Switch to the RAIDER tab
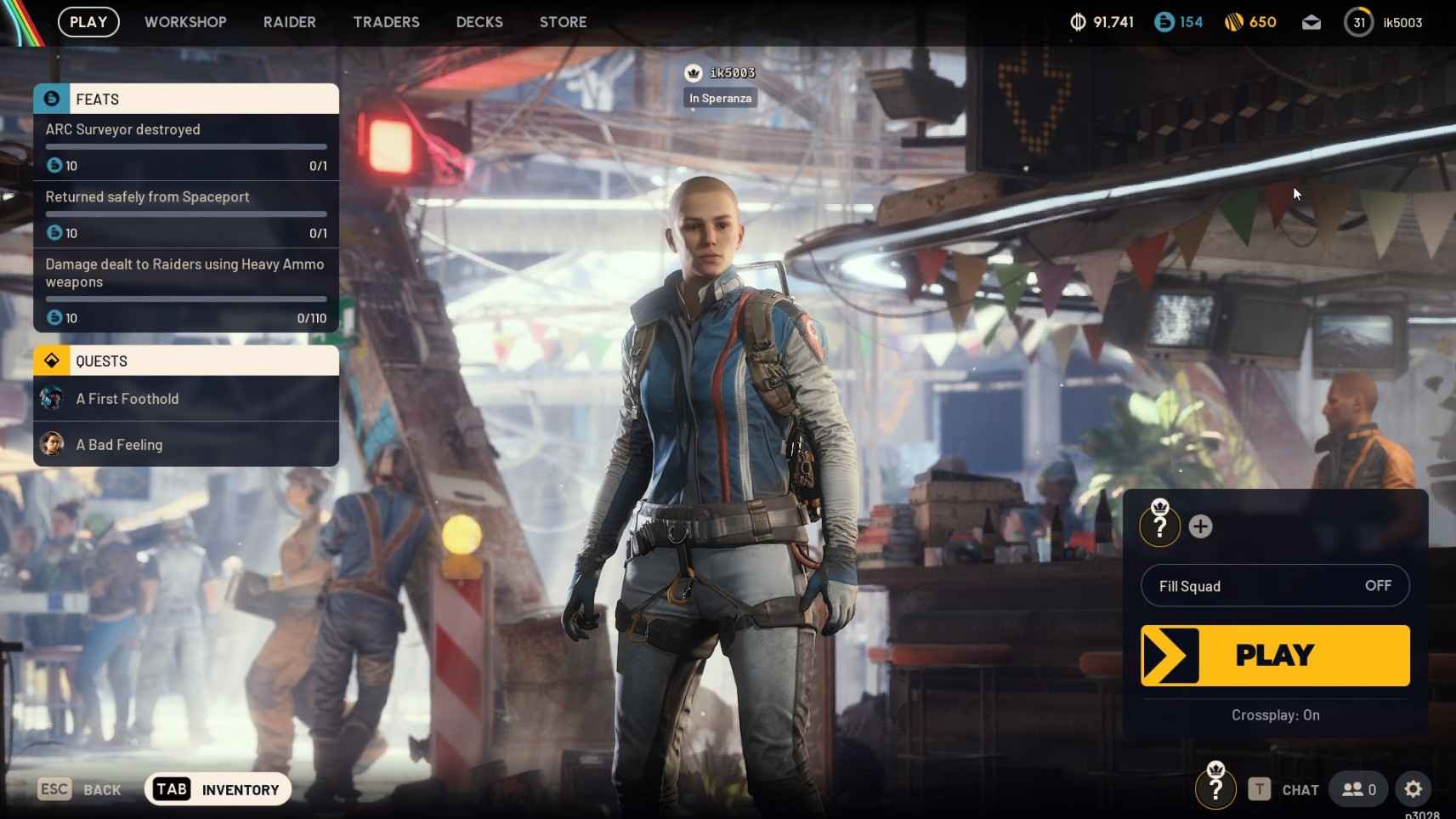Viewport: 1456px width, 819px height. pos(289,22)
